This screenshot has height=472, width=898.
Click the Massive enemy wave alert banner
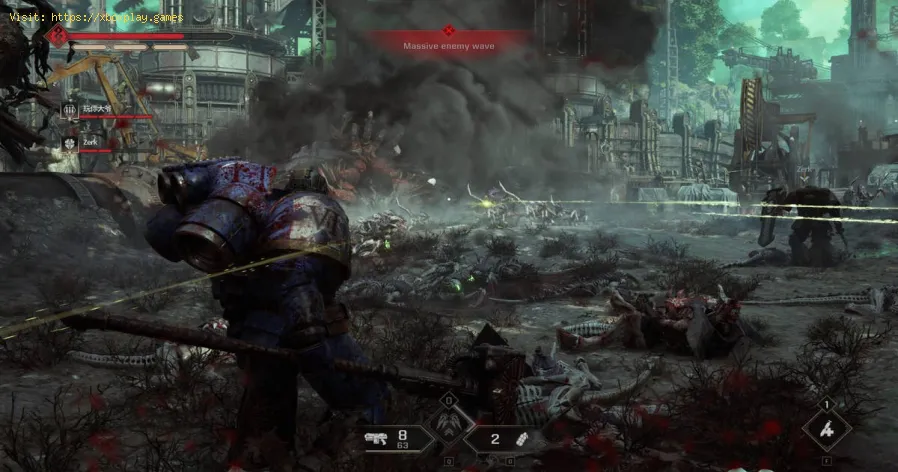coord(447,45)
